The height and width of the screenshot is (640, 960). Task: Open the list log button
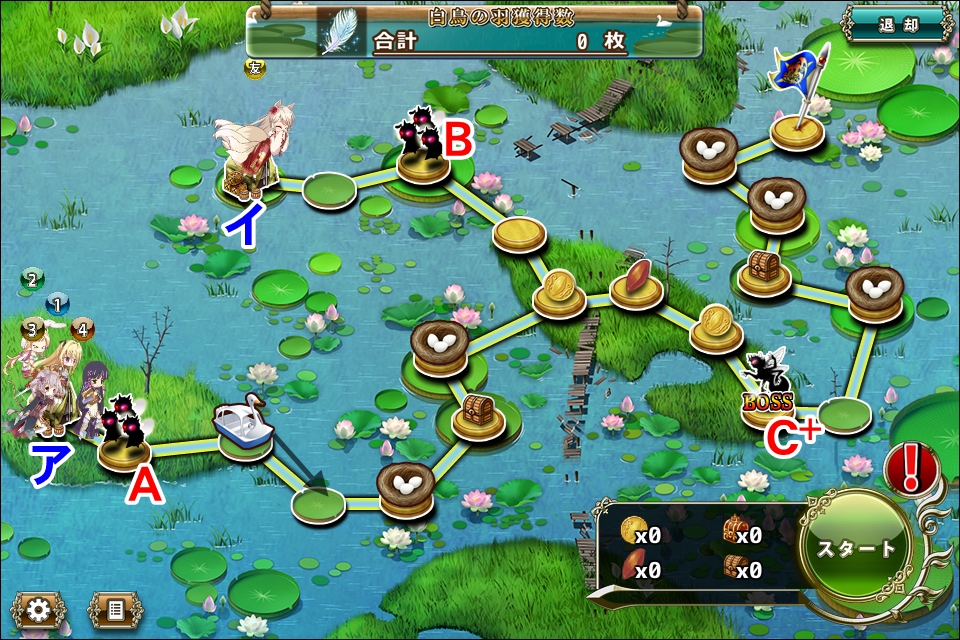pyautogui.click(x=111, y=608)
